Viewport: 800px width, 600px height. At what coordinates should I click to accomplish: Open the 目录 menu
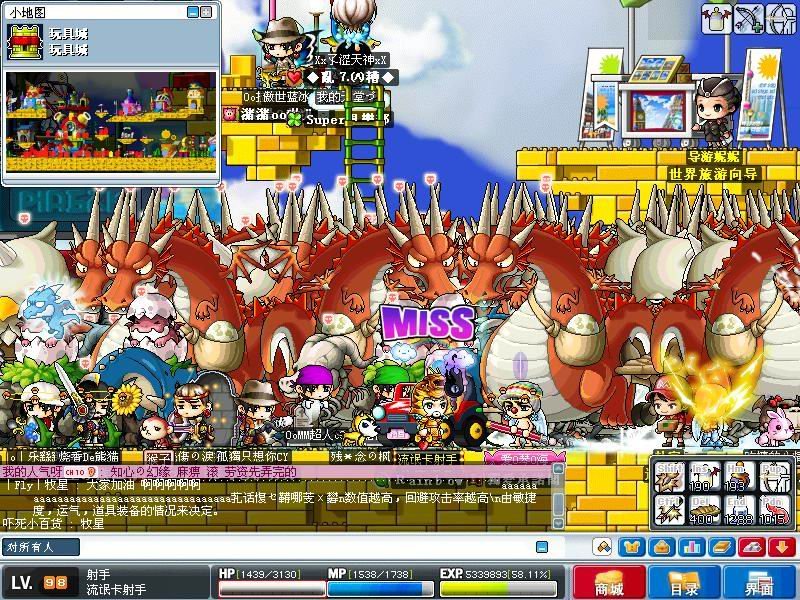[x=683, y=582]
